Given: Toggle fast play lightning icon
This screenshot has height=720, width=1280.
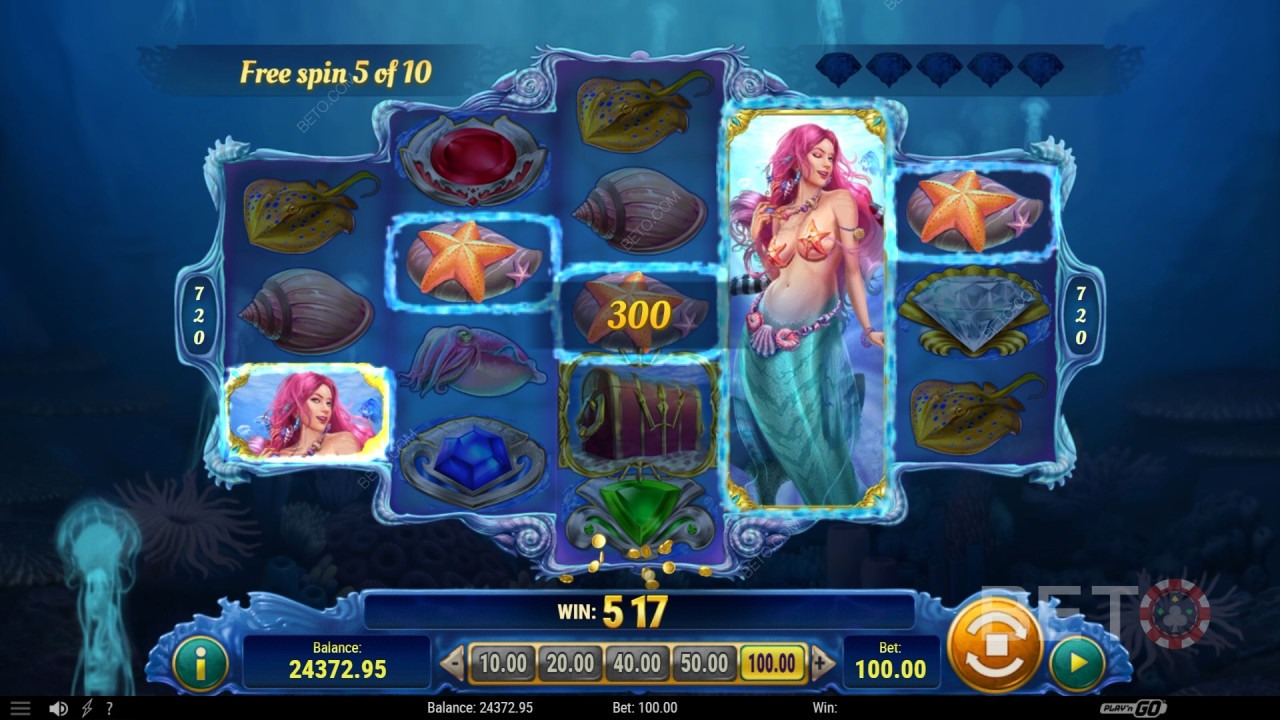Looking at the screenshot, I should (x=86, y=708).
